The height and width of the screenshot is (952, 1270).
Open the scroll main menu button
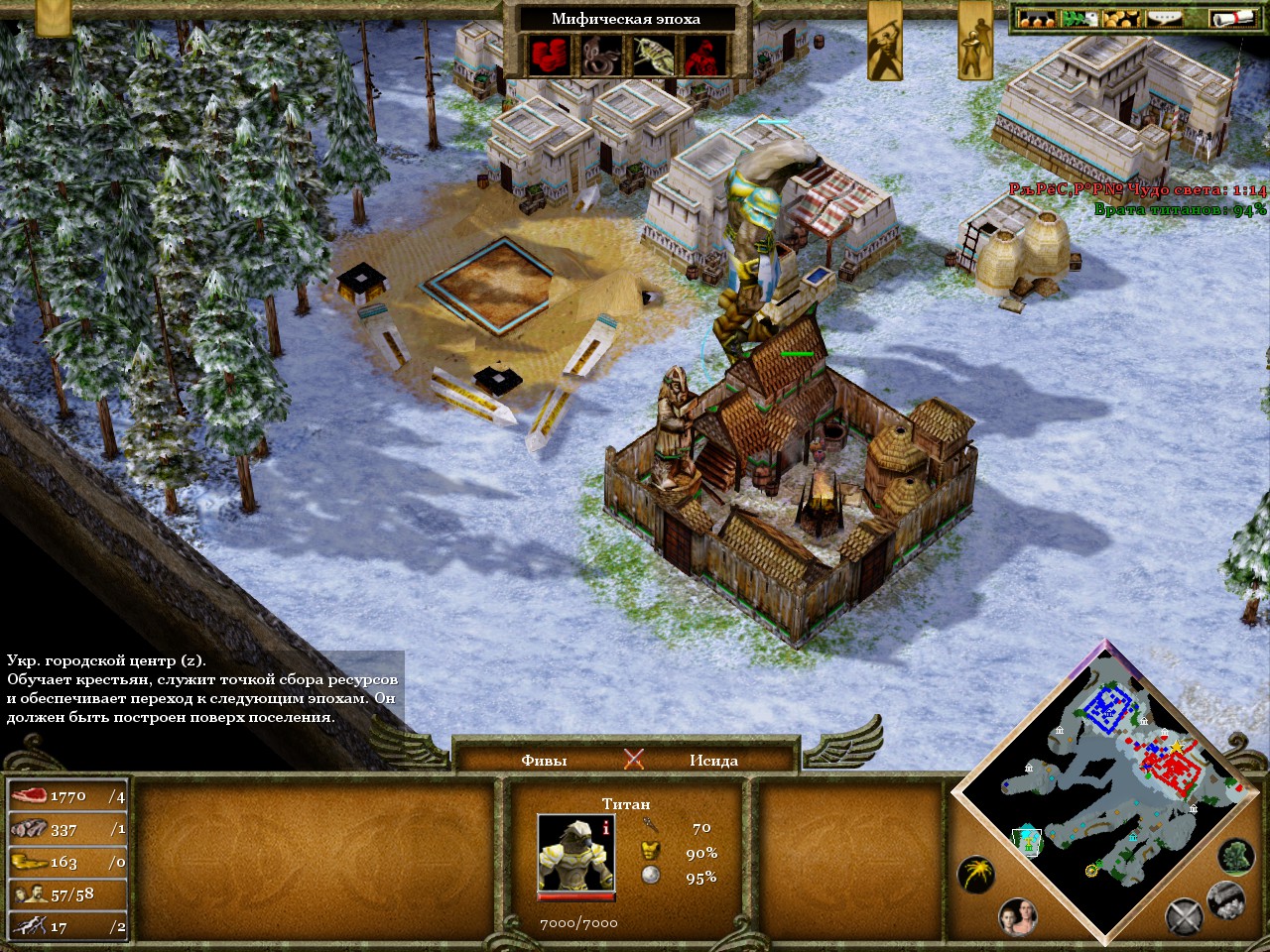[1233, 18]
